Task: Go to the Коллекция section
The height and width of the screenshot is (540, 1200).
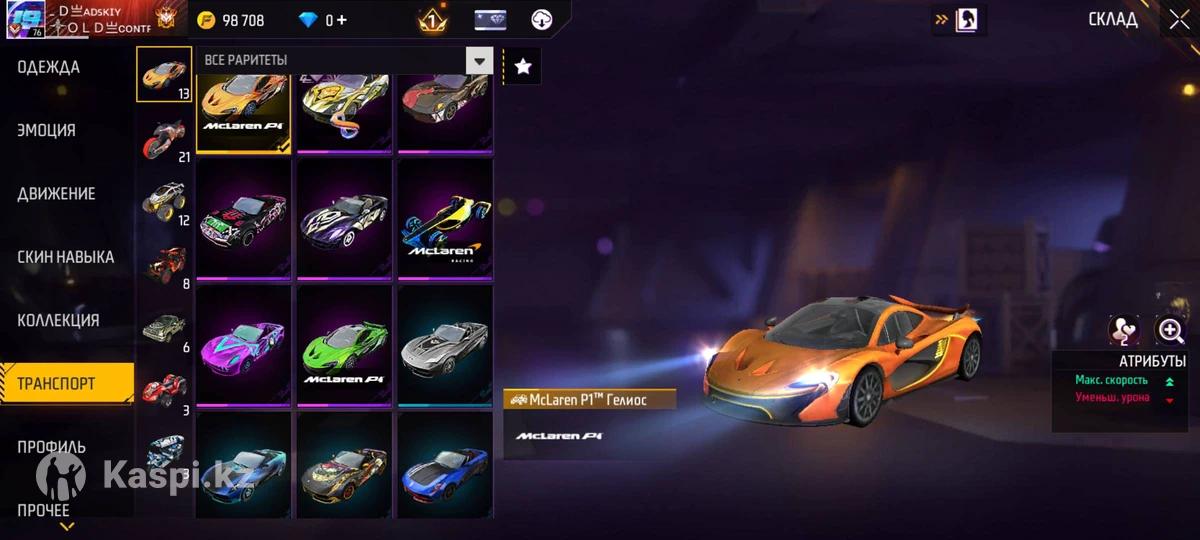Action: [58, 321]
